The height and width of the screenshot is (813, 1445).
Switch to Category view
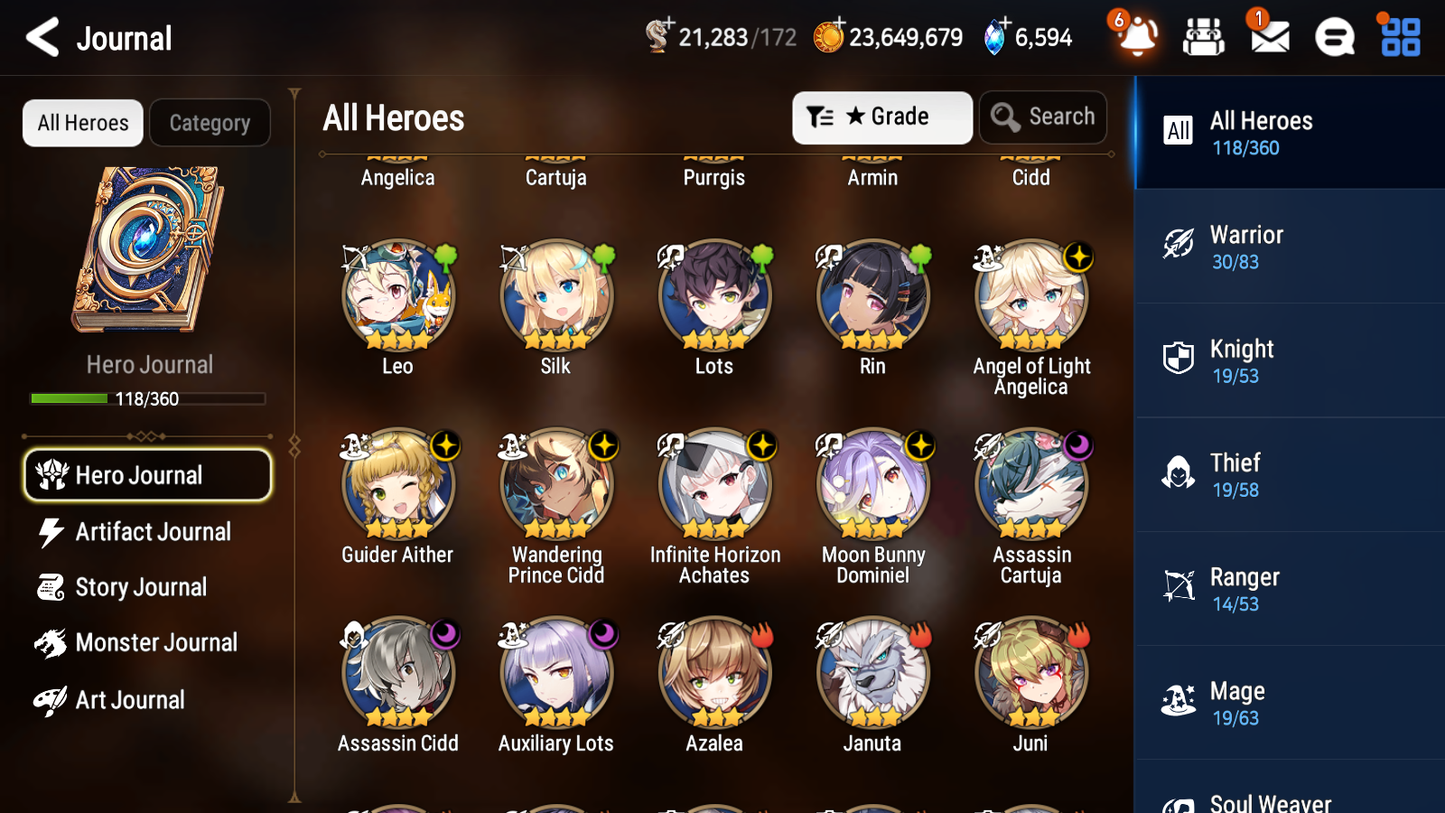(x=210, y=123)
